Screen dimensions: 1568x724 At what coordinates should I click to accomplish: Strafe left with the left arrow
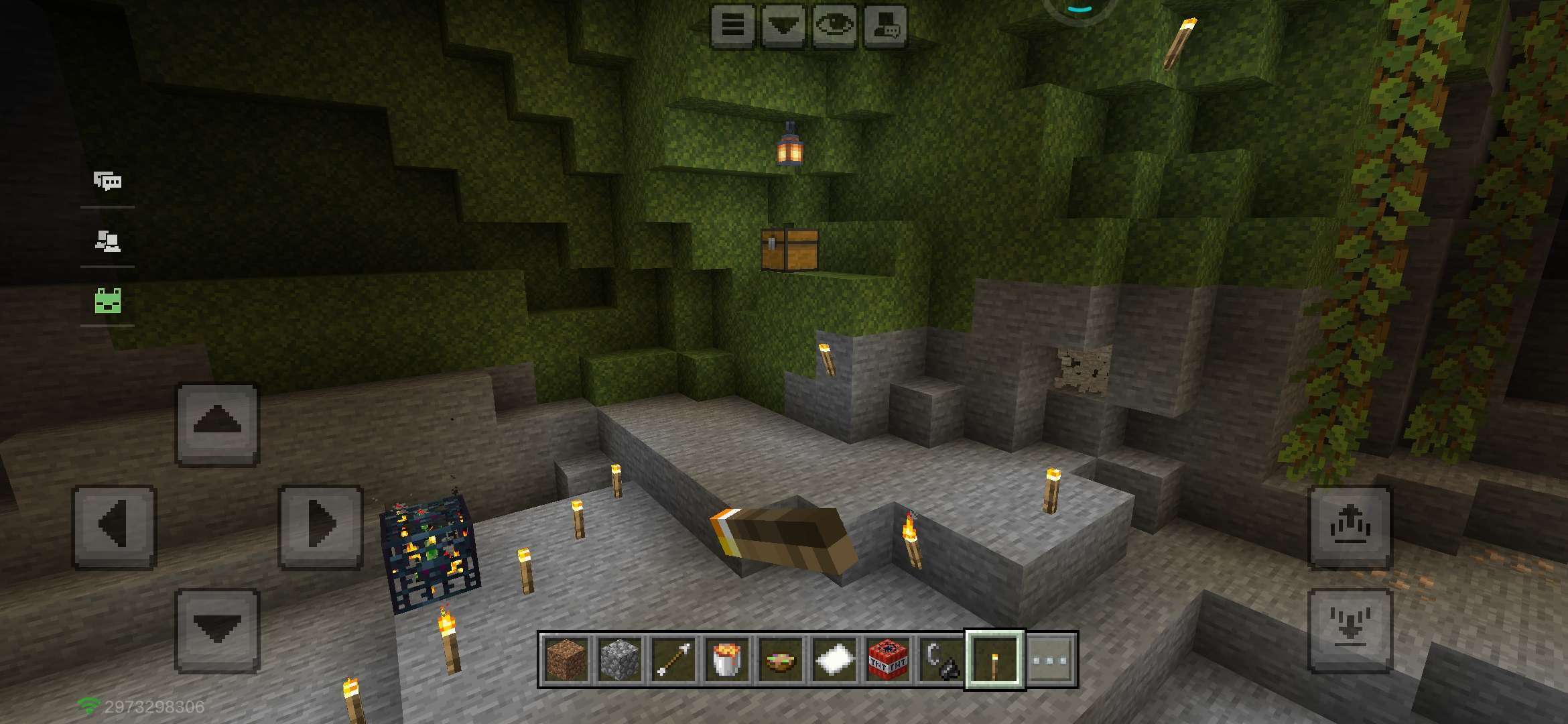click(x=114, y=526)
